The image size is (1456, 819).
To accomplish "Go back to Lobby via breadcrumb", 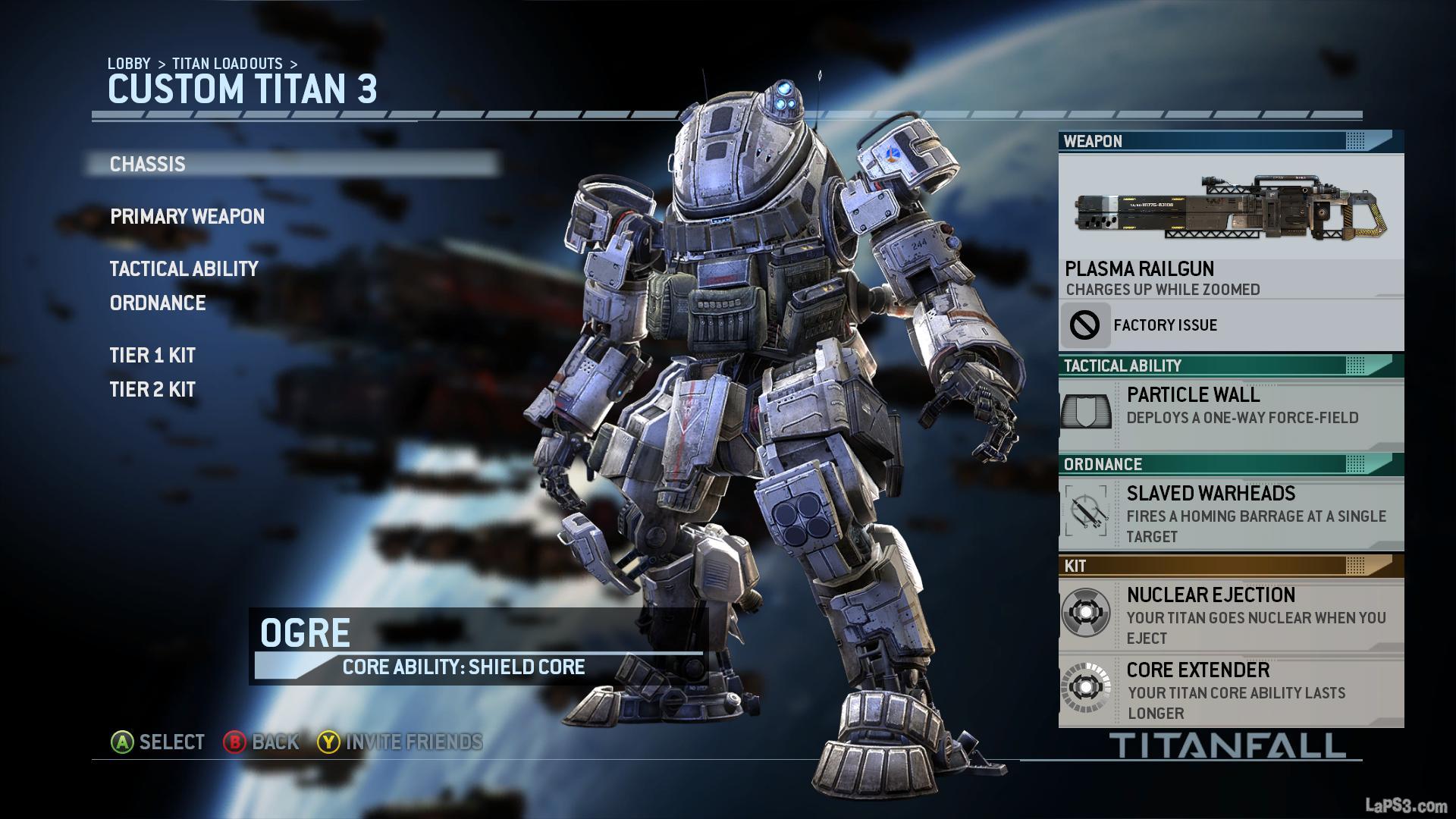I will coord(129,64).
